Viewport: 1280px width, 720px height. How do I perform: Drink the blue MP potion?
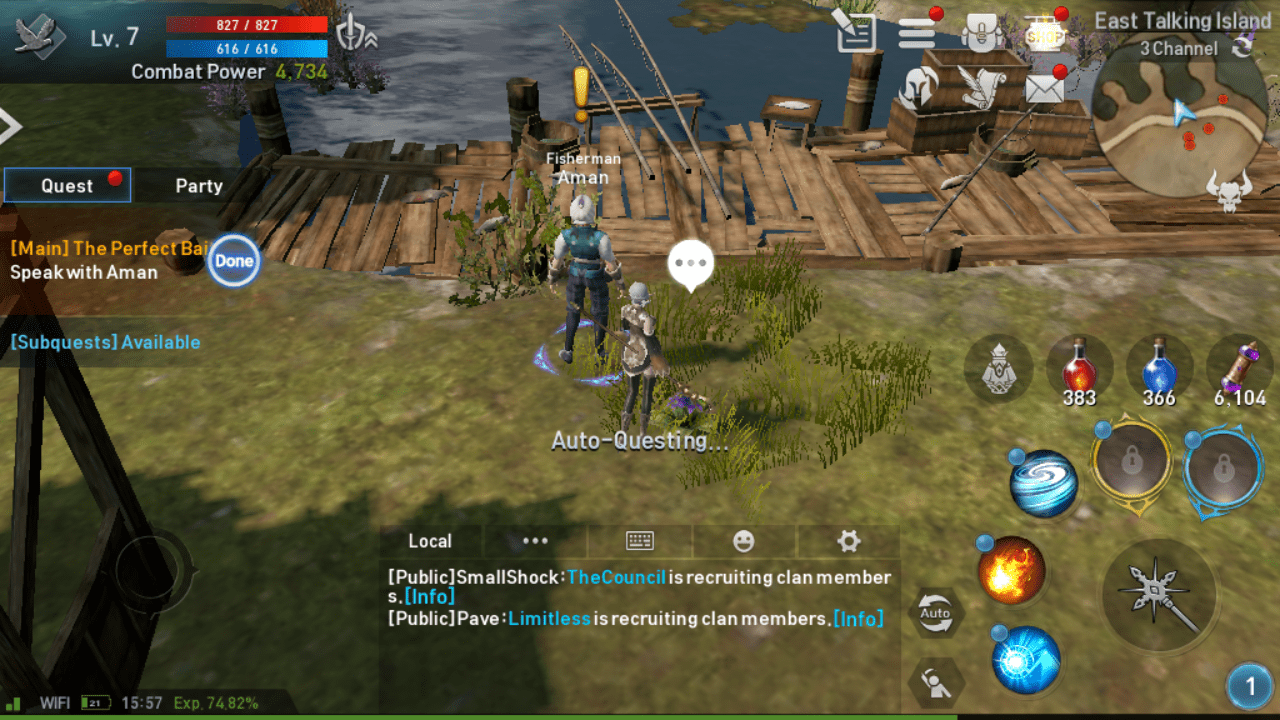pyautogui.click(x=1159, y=366)
